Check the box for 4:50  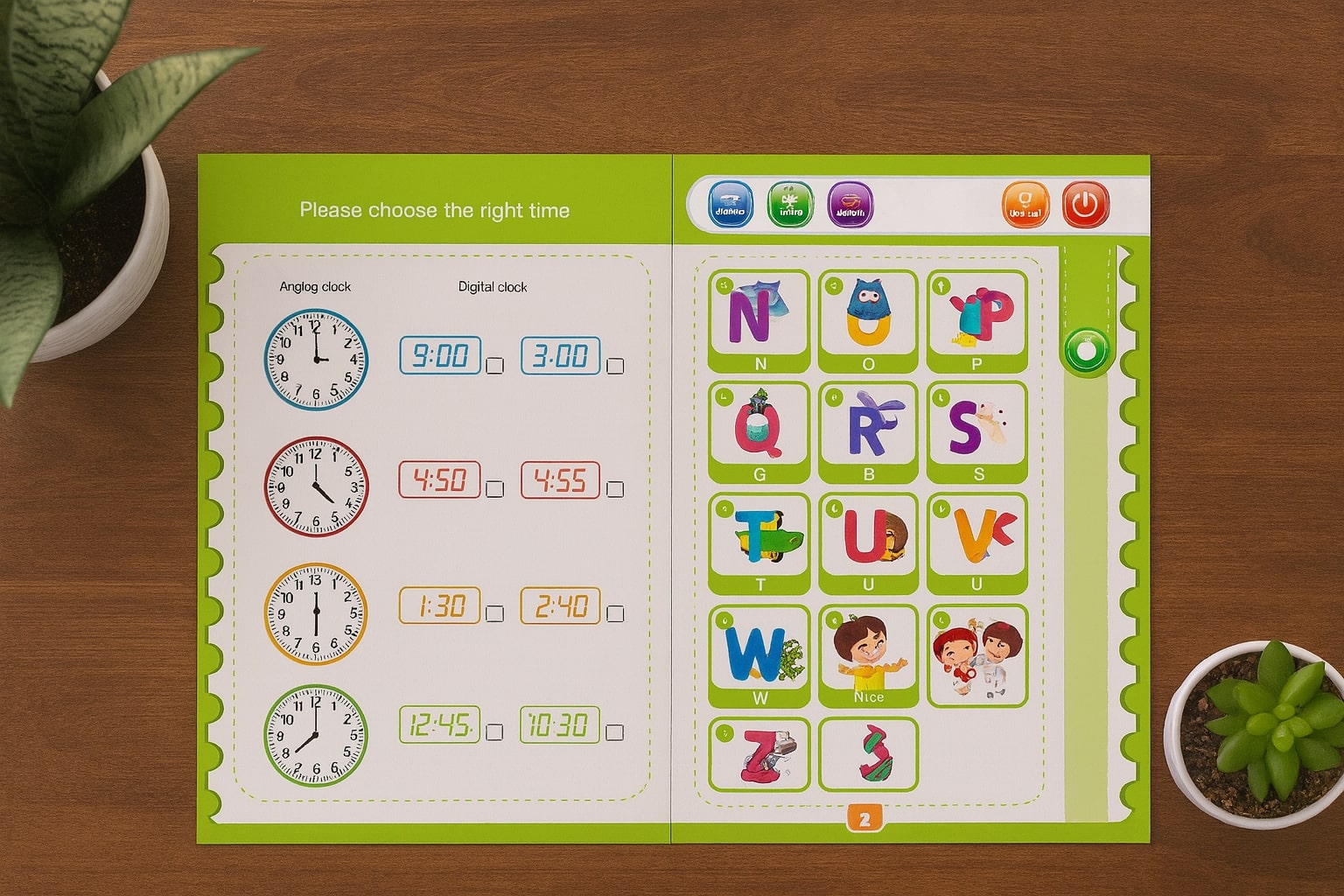tap(494, 489)
